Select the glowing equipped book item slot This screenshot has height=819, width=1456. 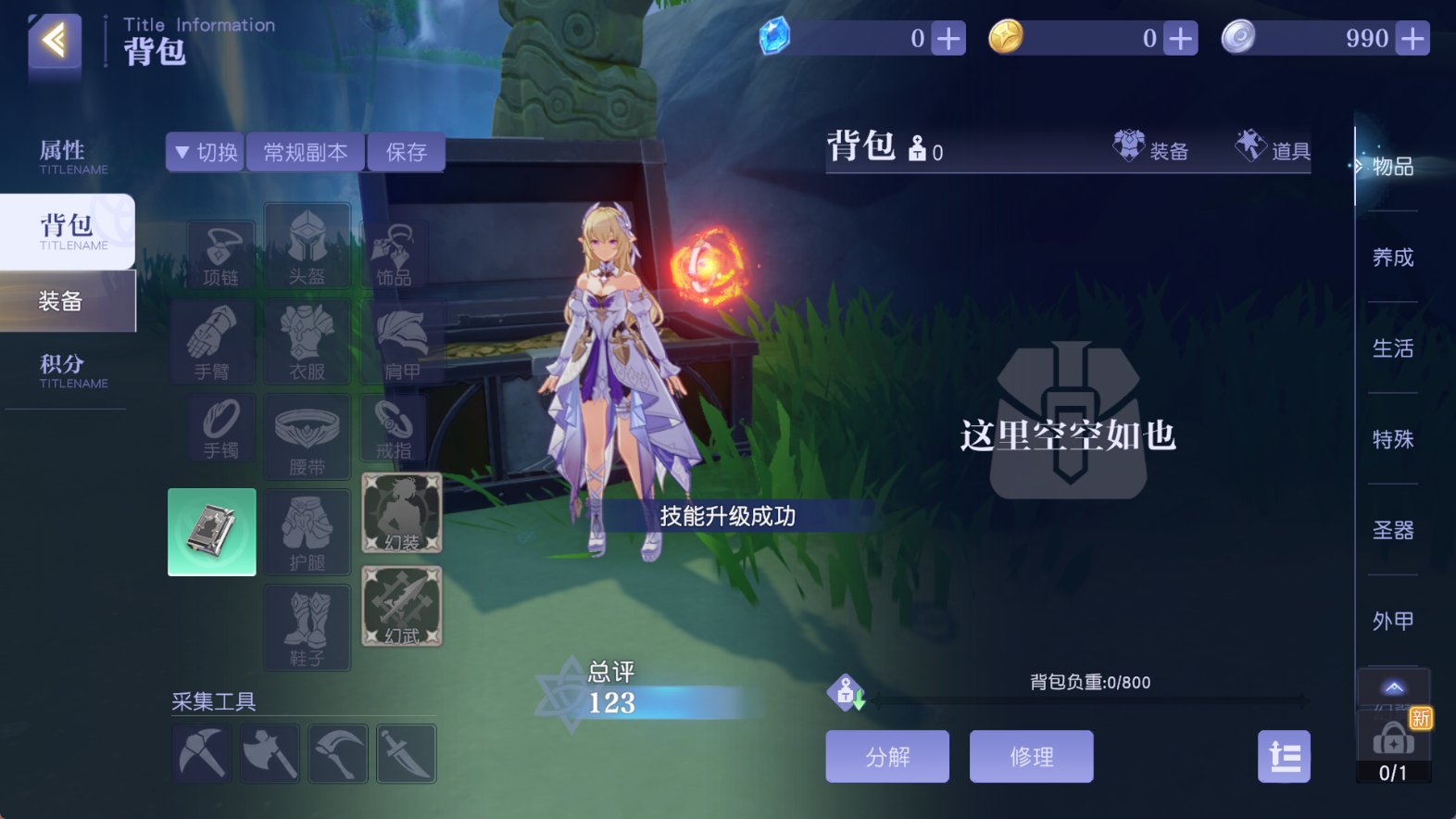(211, 532)
